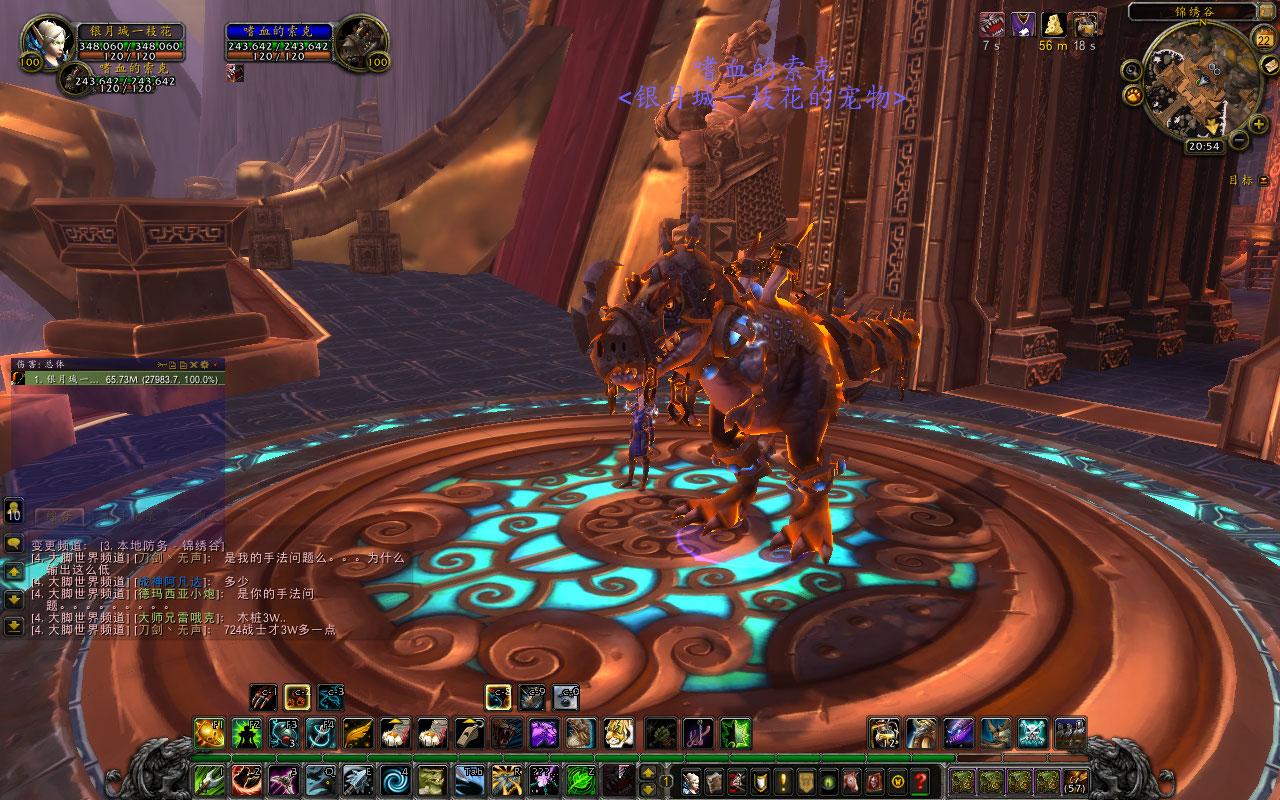Open the red question mark help button
This screenshot has height=800, width=1280.
pos(920,781)
